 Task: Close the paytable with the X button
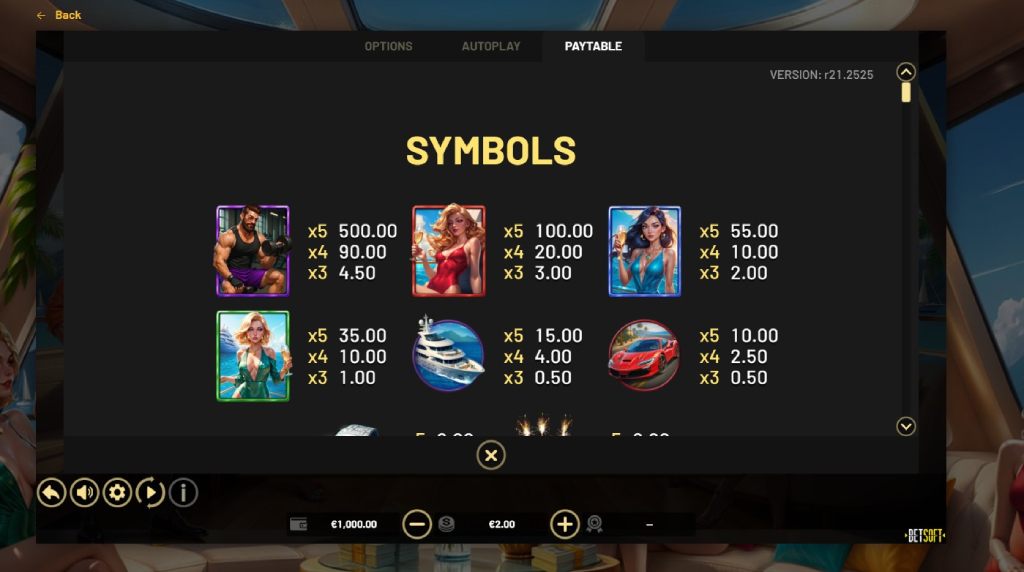point(490,456)
